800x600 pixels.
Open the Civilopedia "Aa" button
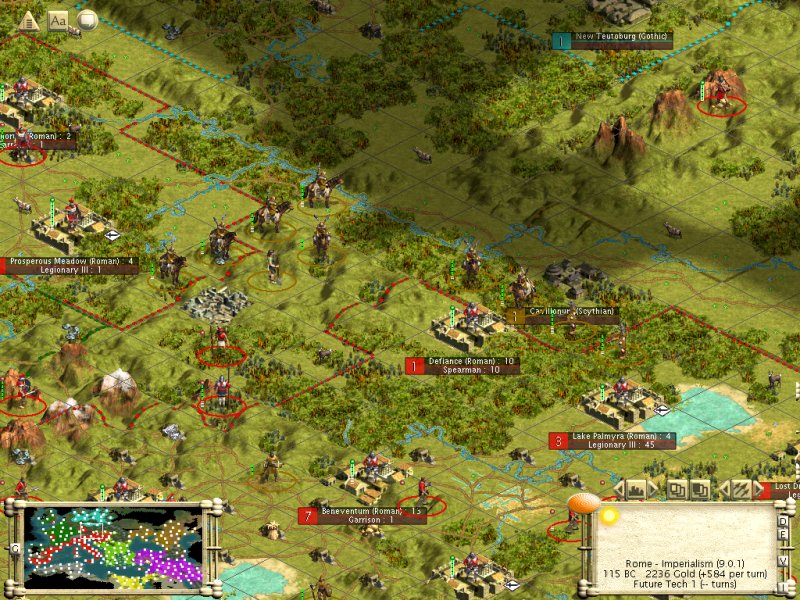(x=58, y=18)
